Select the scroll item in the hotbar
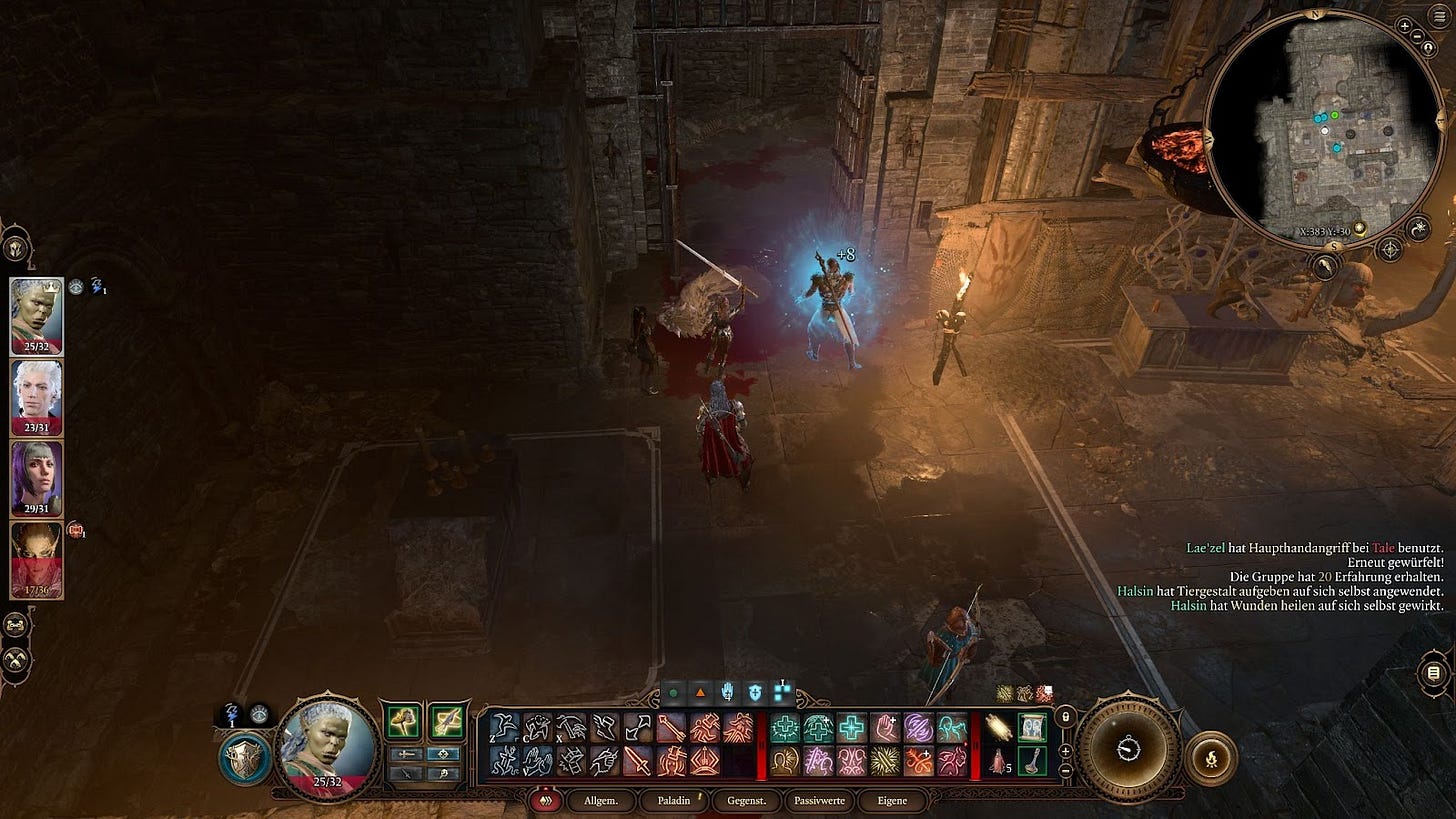This screenshot has height=819, width=1456. point(999,728)
